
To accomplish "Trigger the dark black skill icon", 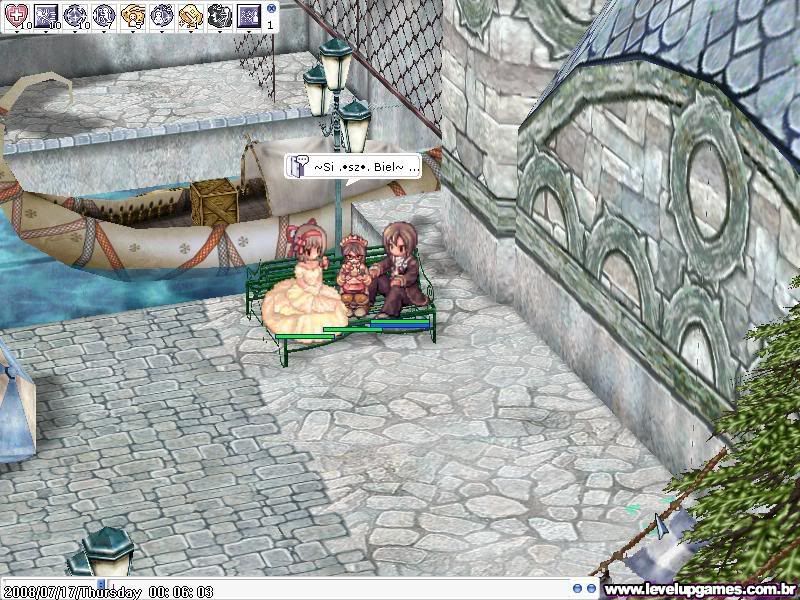I will tap(220, 14).
